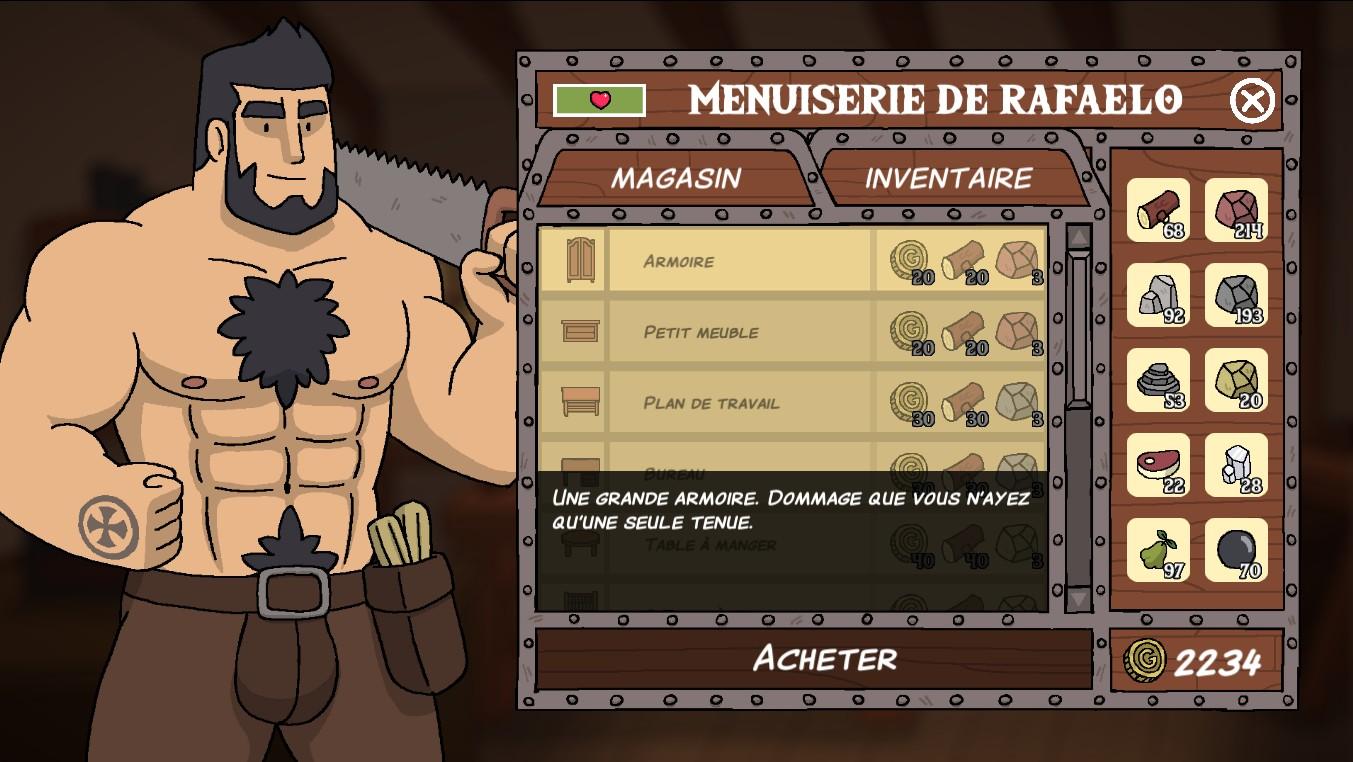Screen dimensions: 1353x762
Task: Select the Armoire item row
Action: [740, 261]
